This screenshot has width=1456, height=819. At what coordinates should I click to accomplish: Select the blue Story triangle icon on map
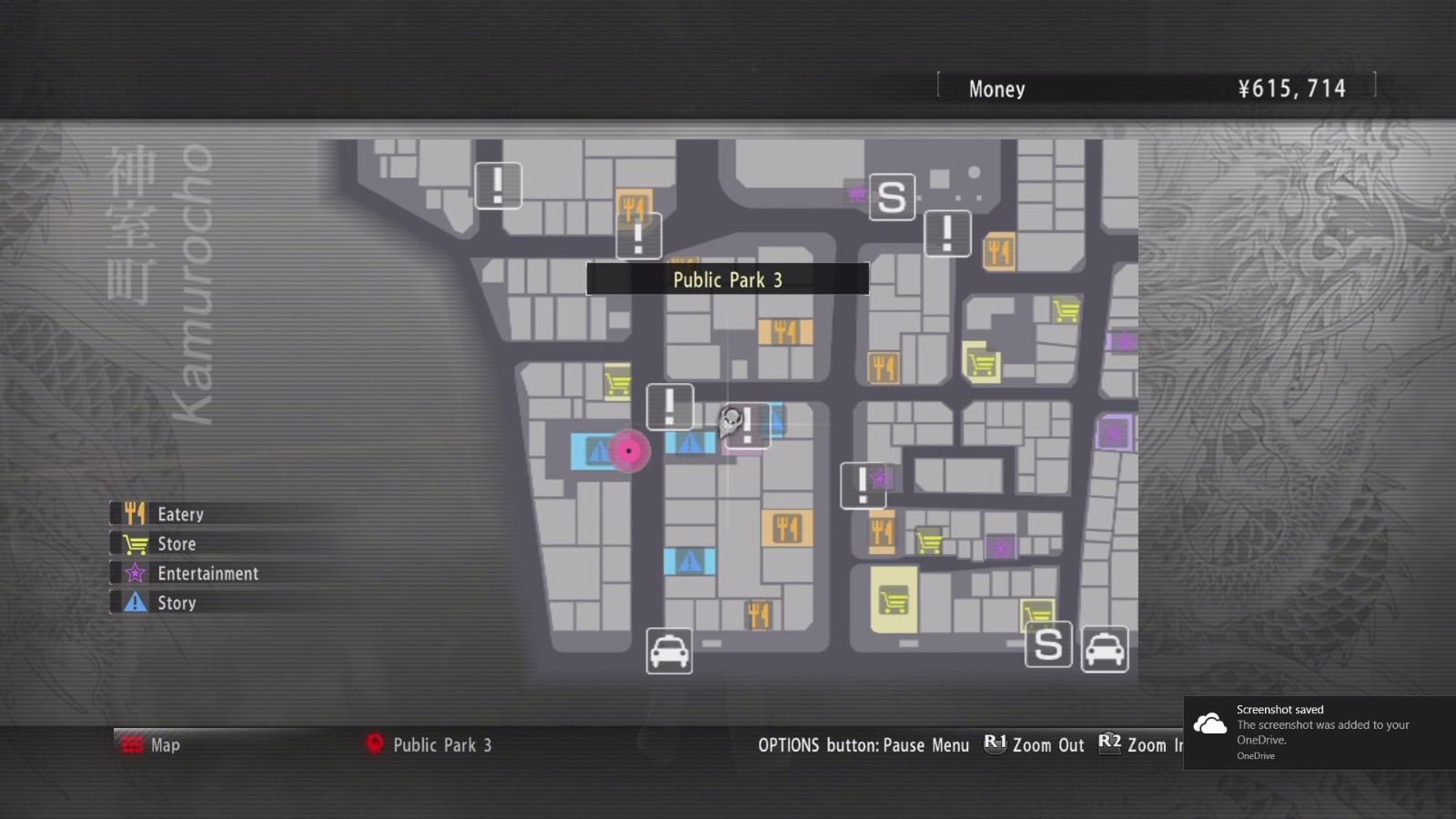point(689,562)
